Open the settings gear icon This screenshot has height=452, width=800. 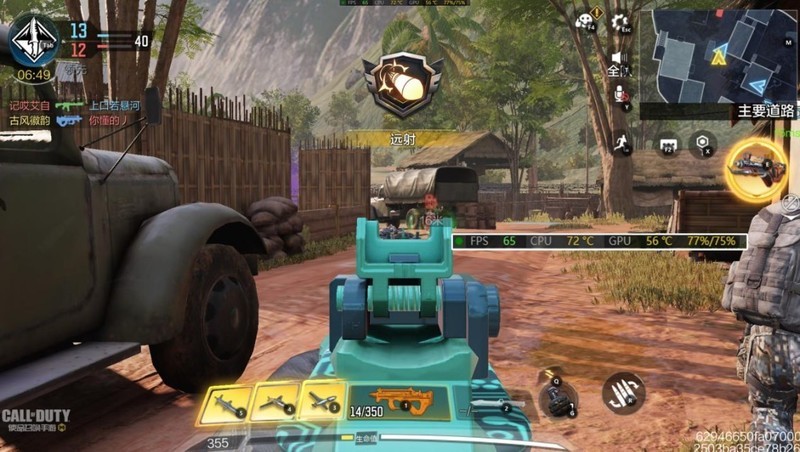620,22
